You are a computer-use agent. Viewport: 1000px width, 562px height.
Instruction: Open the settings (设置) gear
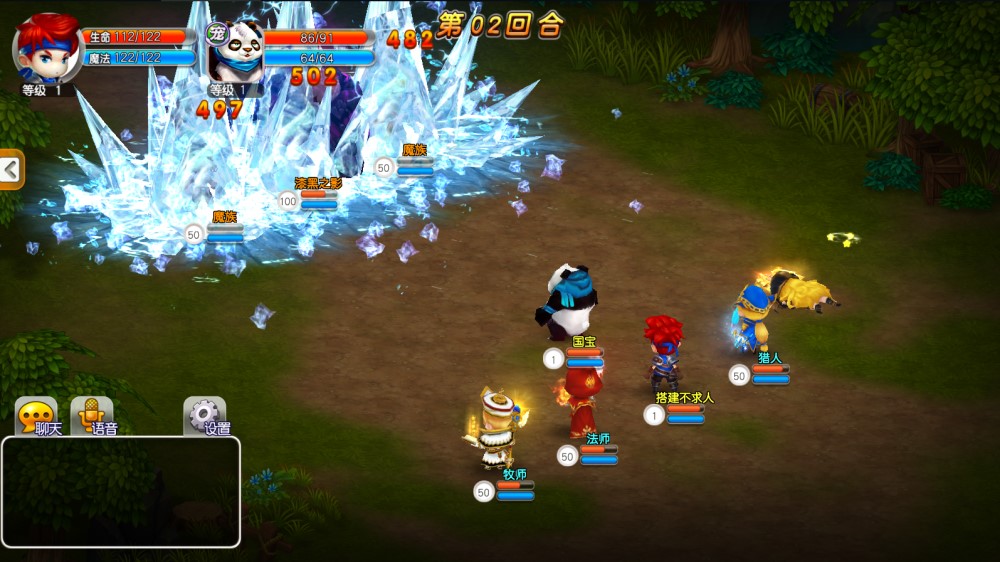(x=205, y=416)
